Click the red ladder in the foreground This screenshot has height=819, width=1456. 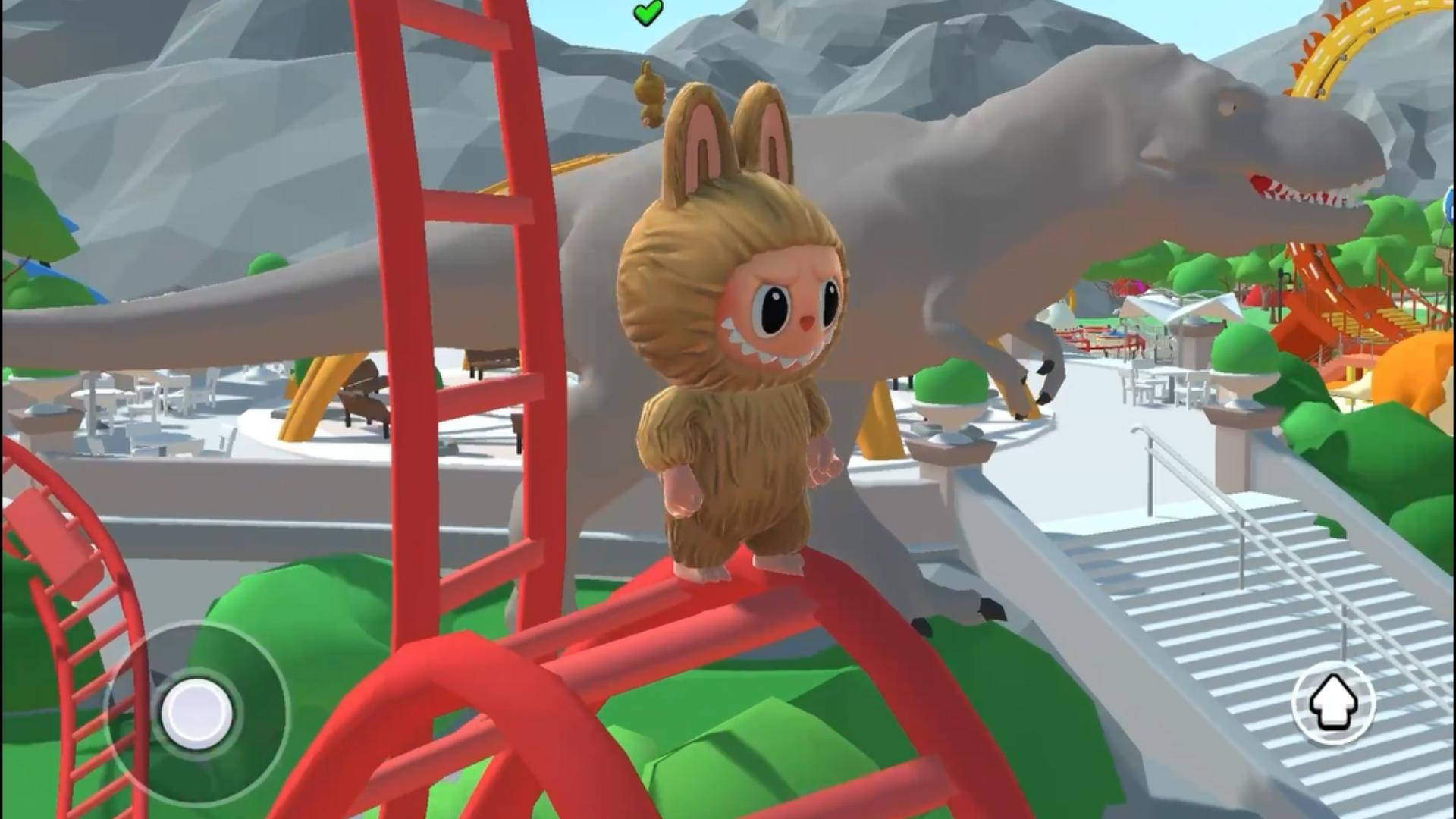pyautogui.click(x=455, y=303)
